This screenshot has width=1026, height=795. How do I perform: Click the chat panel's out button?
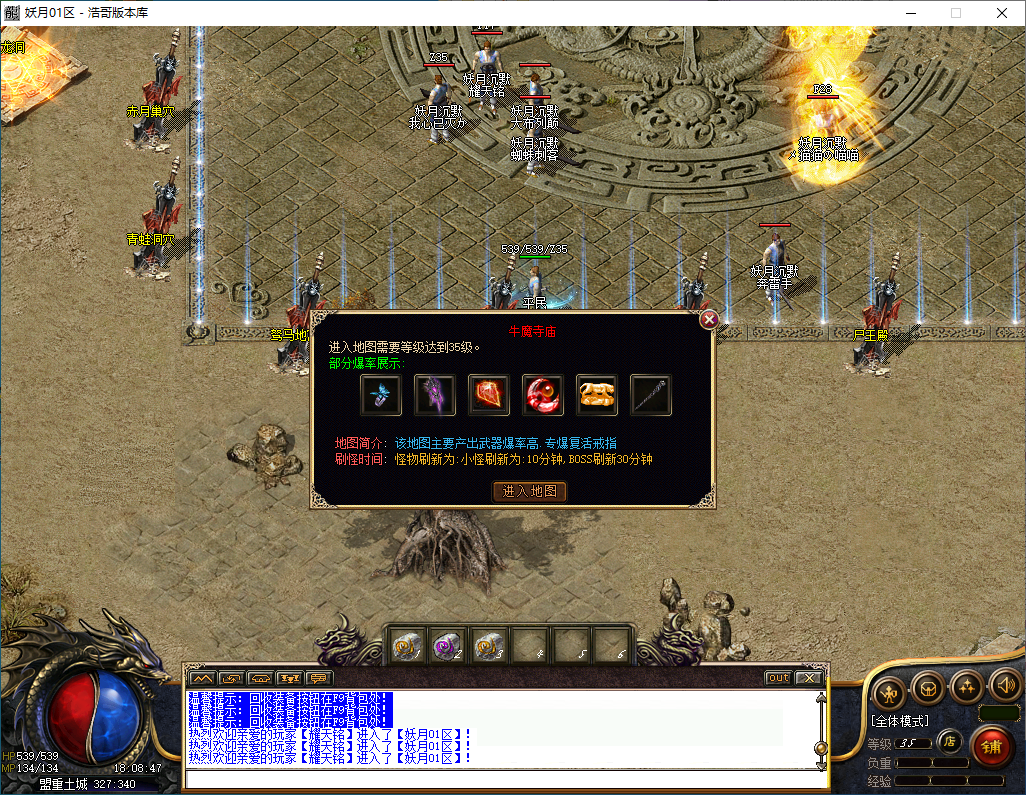pyautogui.click(x=778, y=678)
